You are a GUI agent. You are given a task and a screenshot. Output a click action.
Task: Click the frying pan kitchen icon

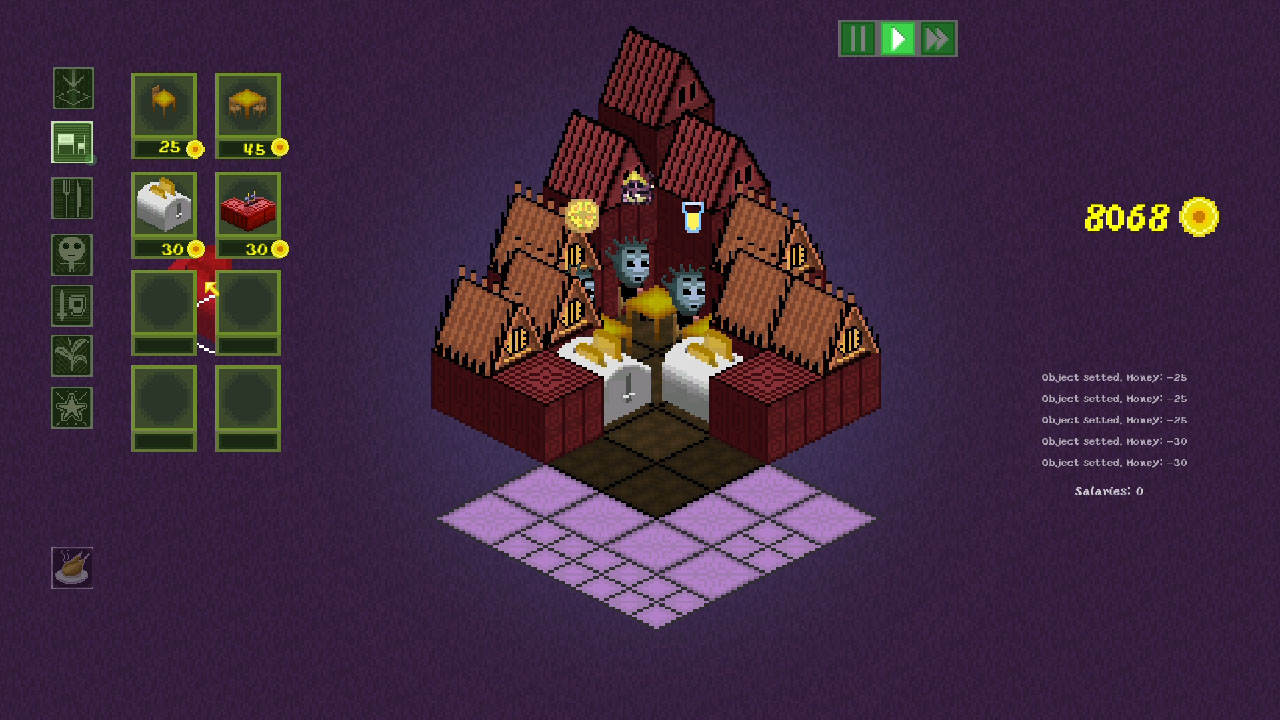(72, 568)
